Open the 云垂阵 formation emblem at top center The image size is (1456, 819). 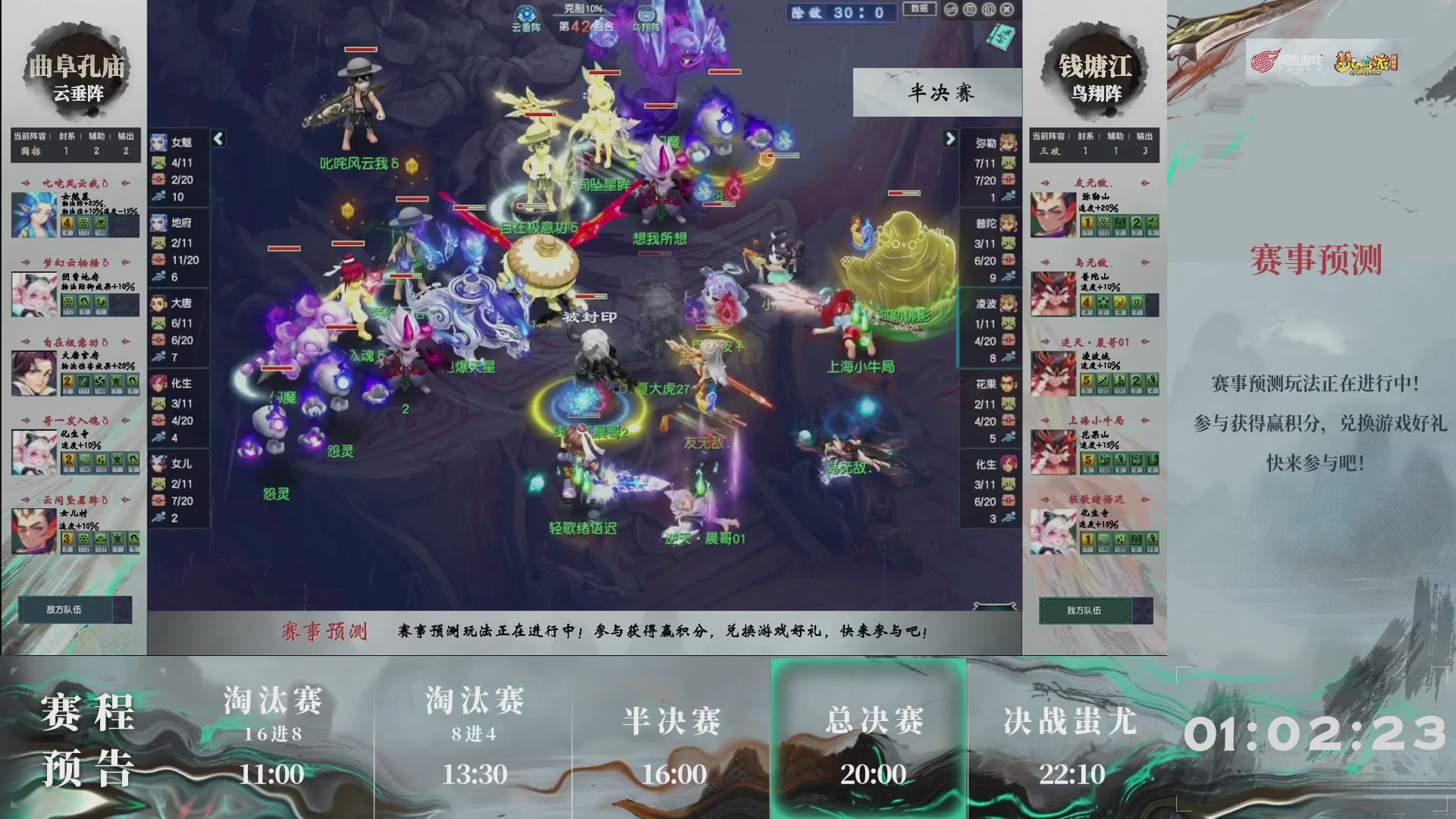tap(526, 15)
